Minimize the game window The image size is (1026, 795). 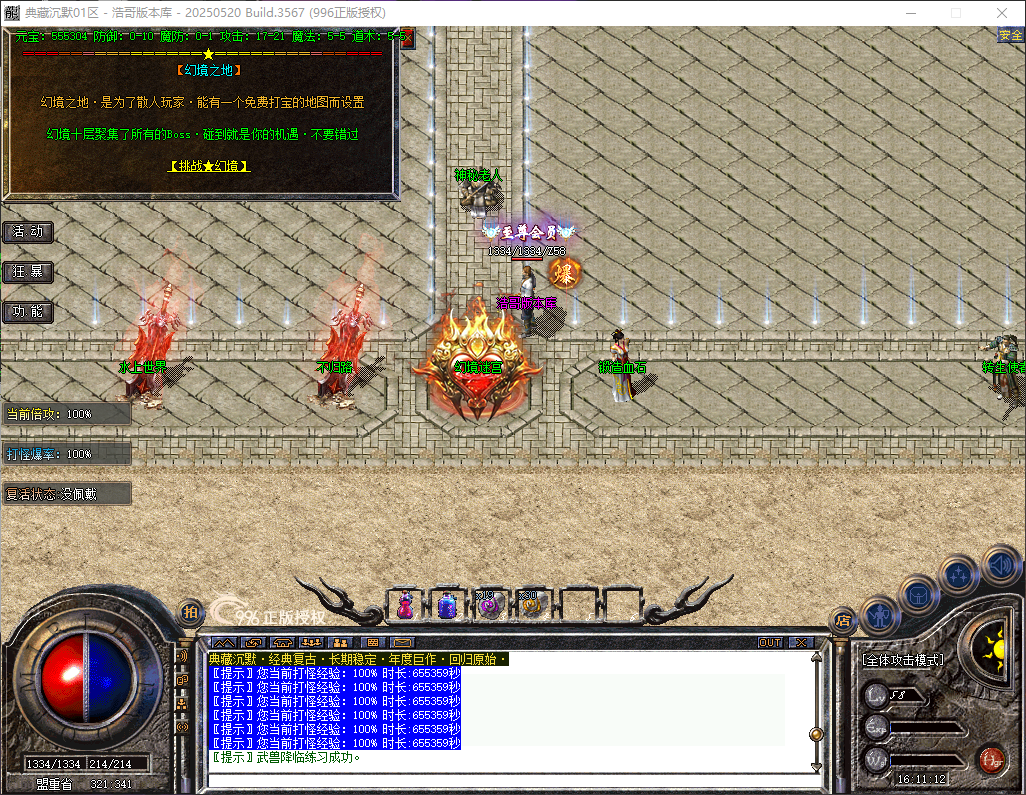[x=910, y=13]
